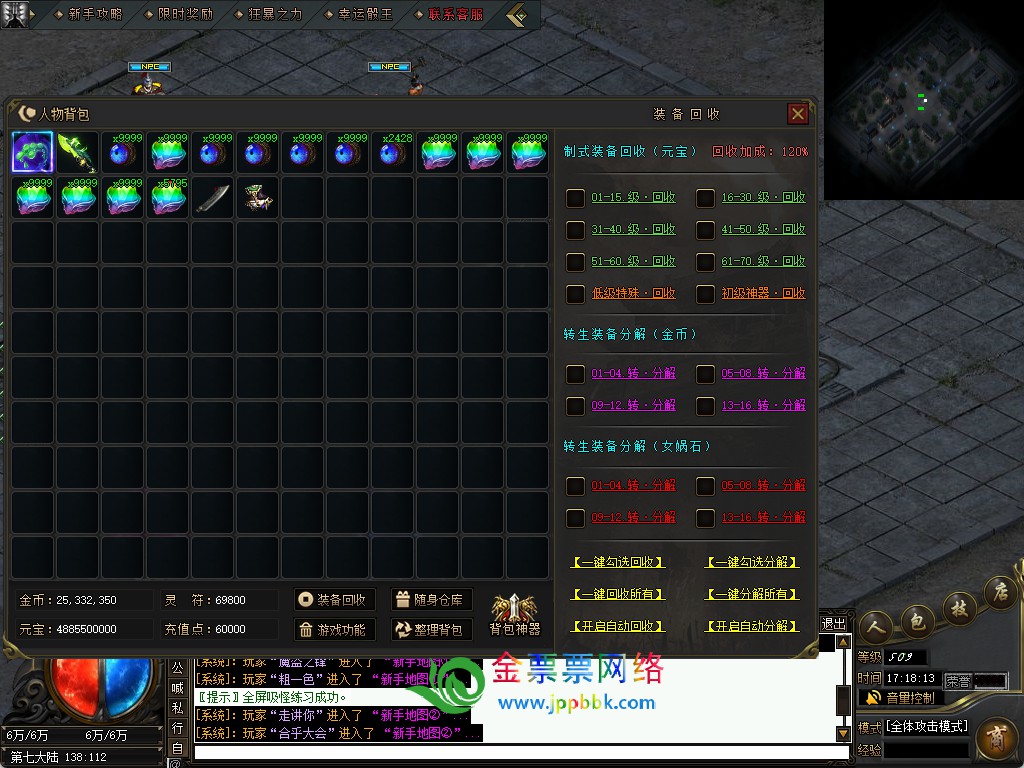1024x768 pixels.
Task: Click the 【一键勾选回收】 link
Action: pos(618,562)
